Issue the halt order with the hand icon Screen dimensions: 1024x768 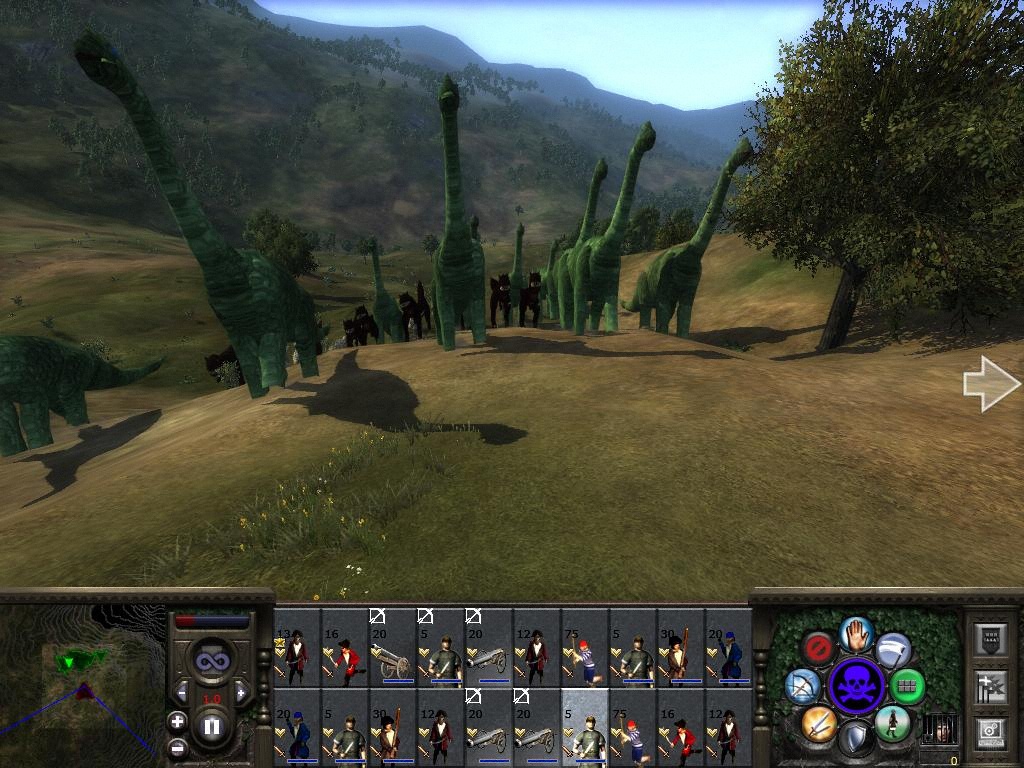pyautogui.click(x=857, y=633)
